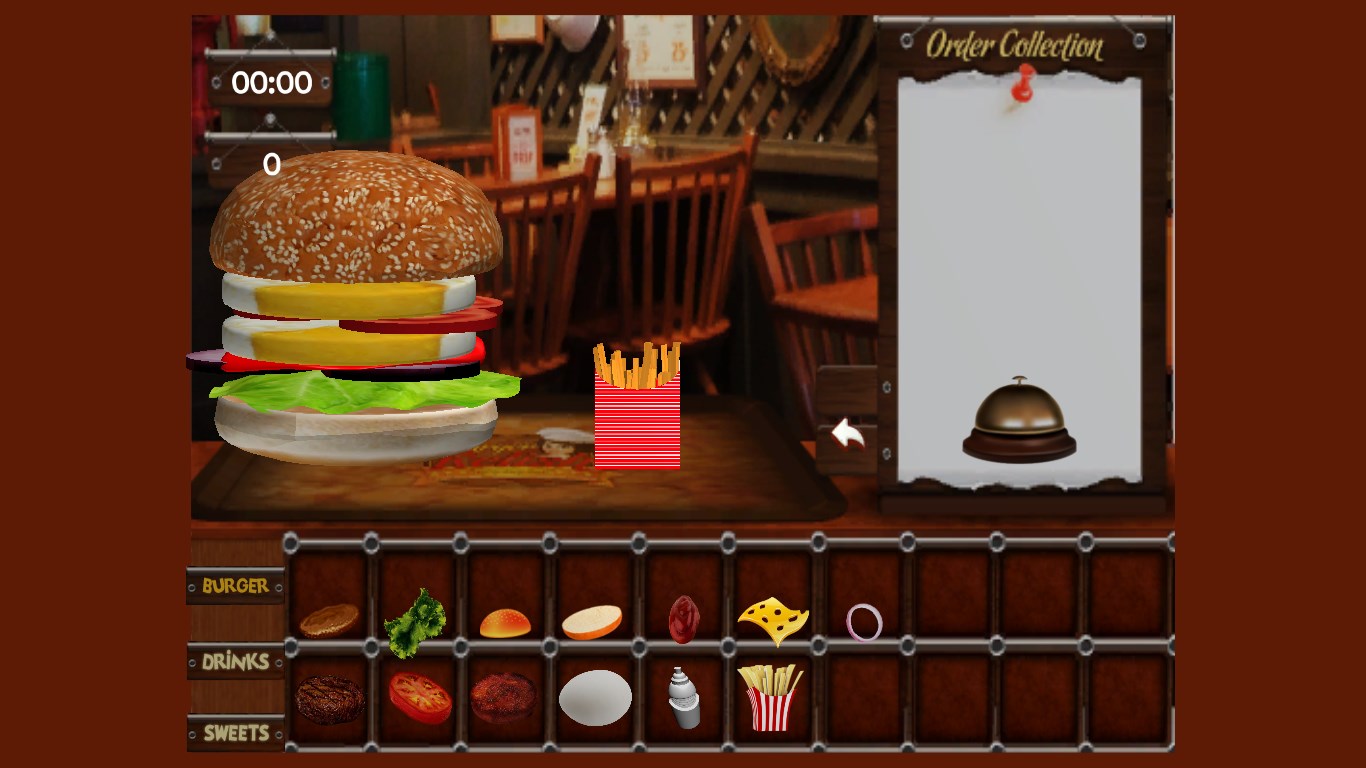
Task: Add the ketchup blob ingredient
Action: pyautogui.click(x=684, y=619)
